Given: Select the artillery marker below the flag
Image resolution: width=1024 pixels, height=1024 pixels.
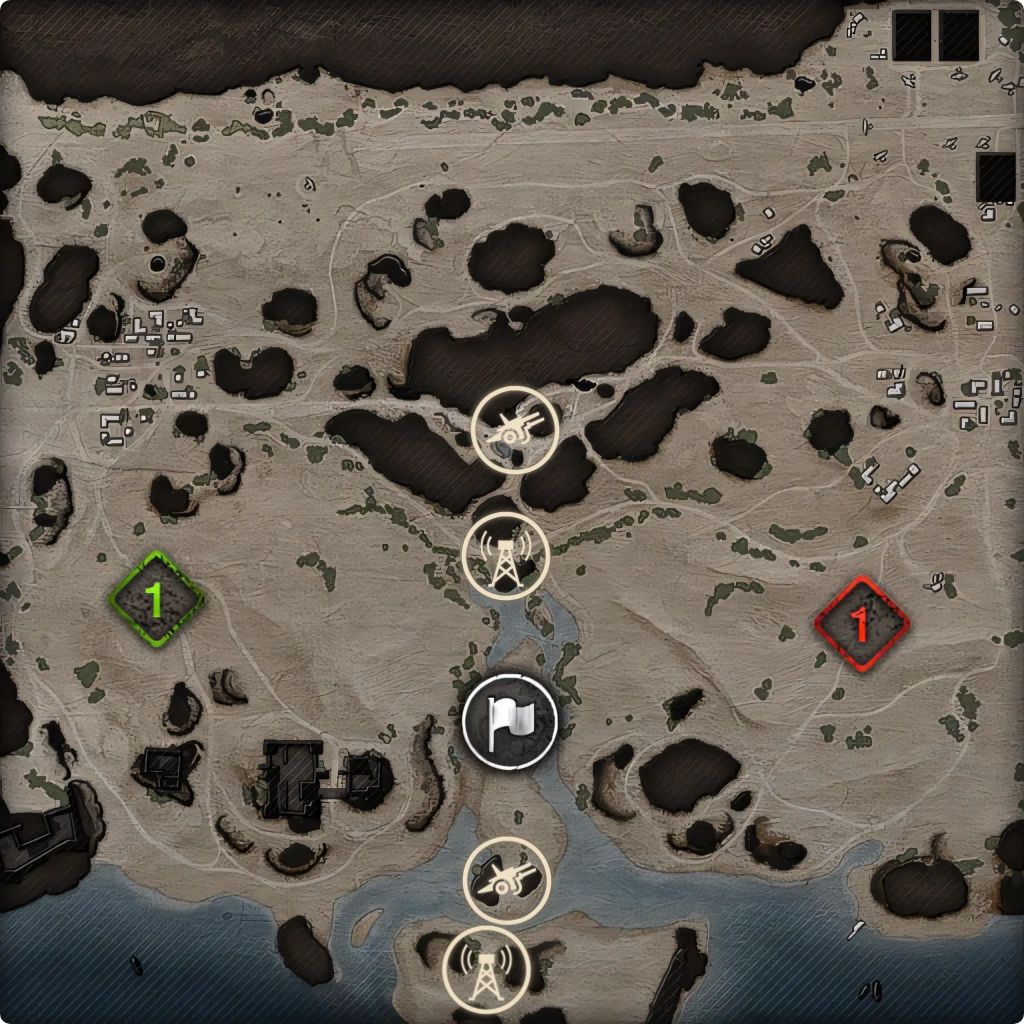Looking at the screenshot, I should [x=506, y=879].
